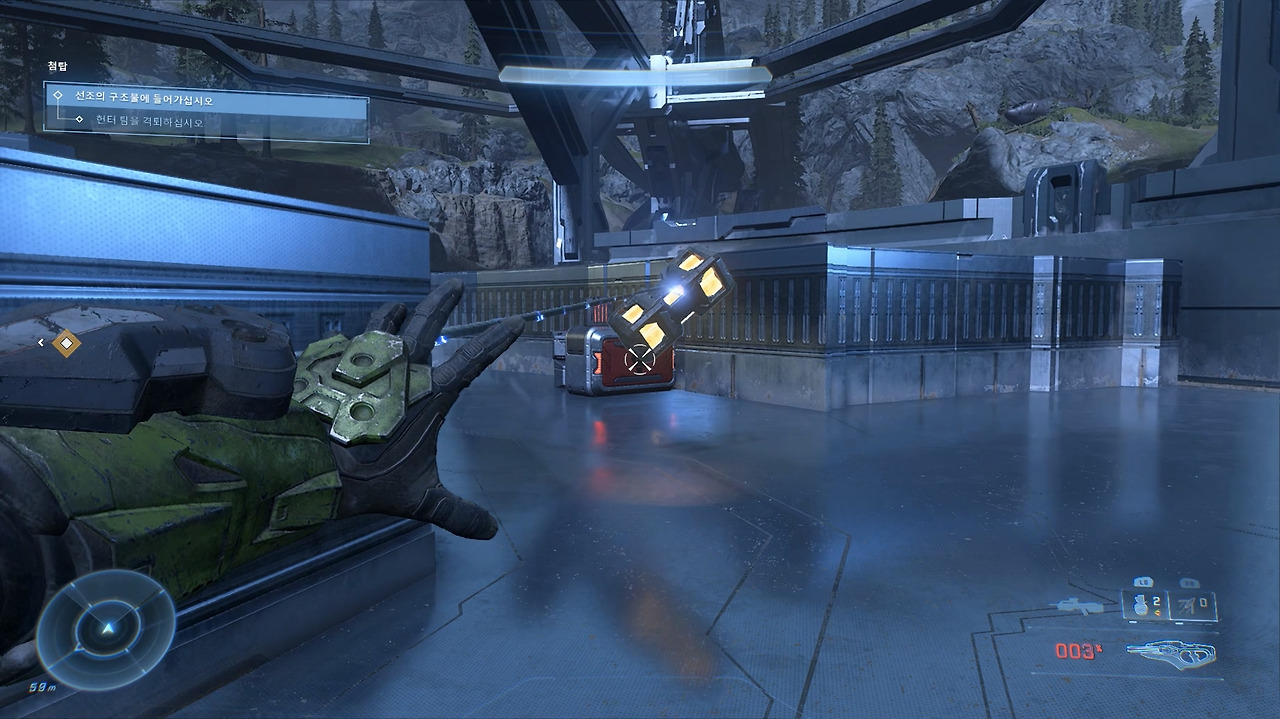1280x719 pixels.
Task: Select the frag grenade slot
Action: pos(1143,604)
